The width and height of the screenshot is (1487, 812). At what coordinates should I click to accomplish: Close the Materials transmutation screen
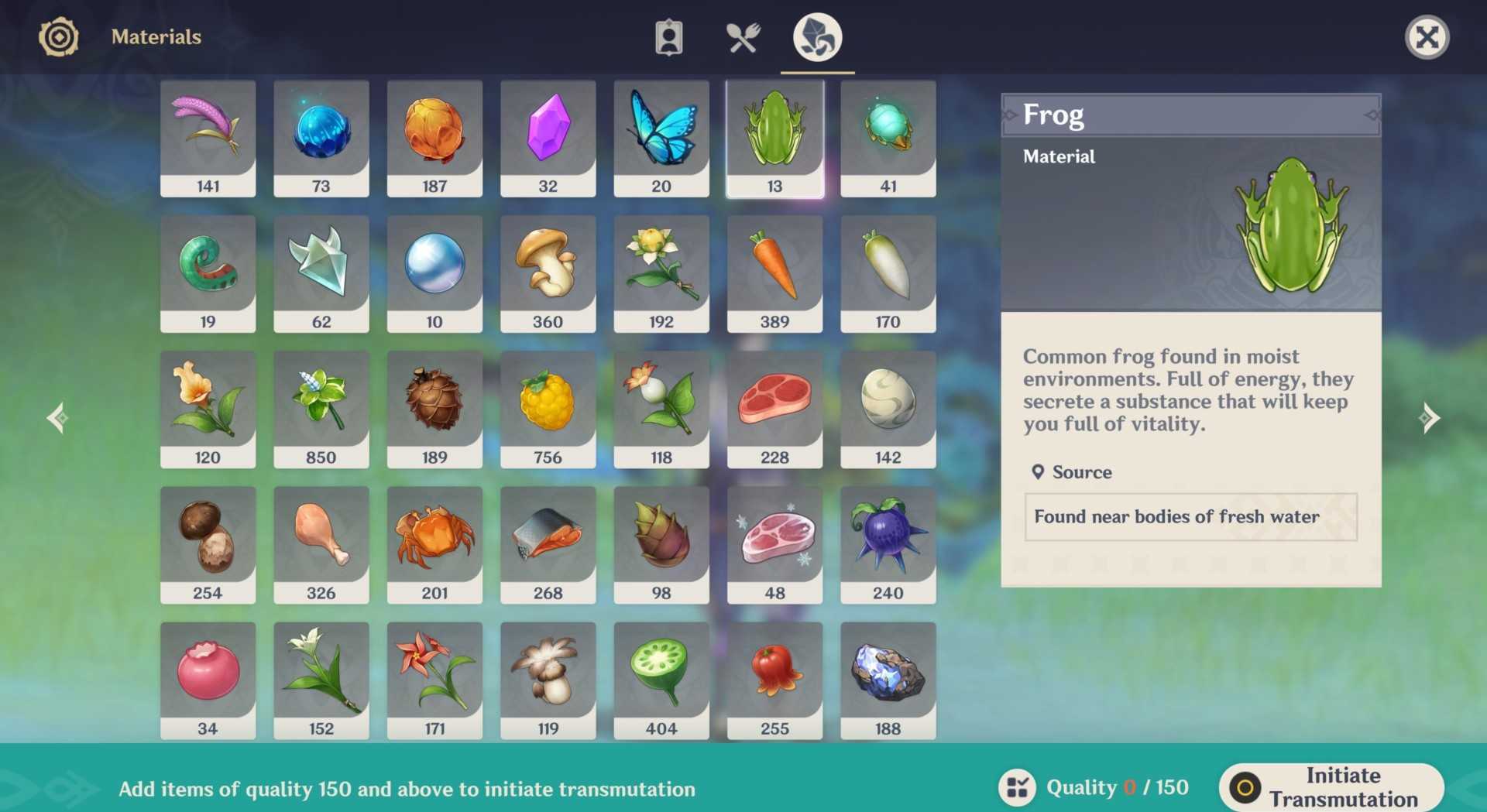click(1427, 37)
